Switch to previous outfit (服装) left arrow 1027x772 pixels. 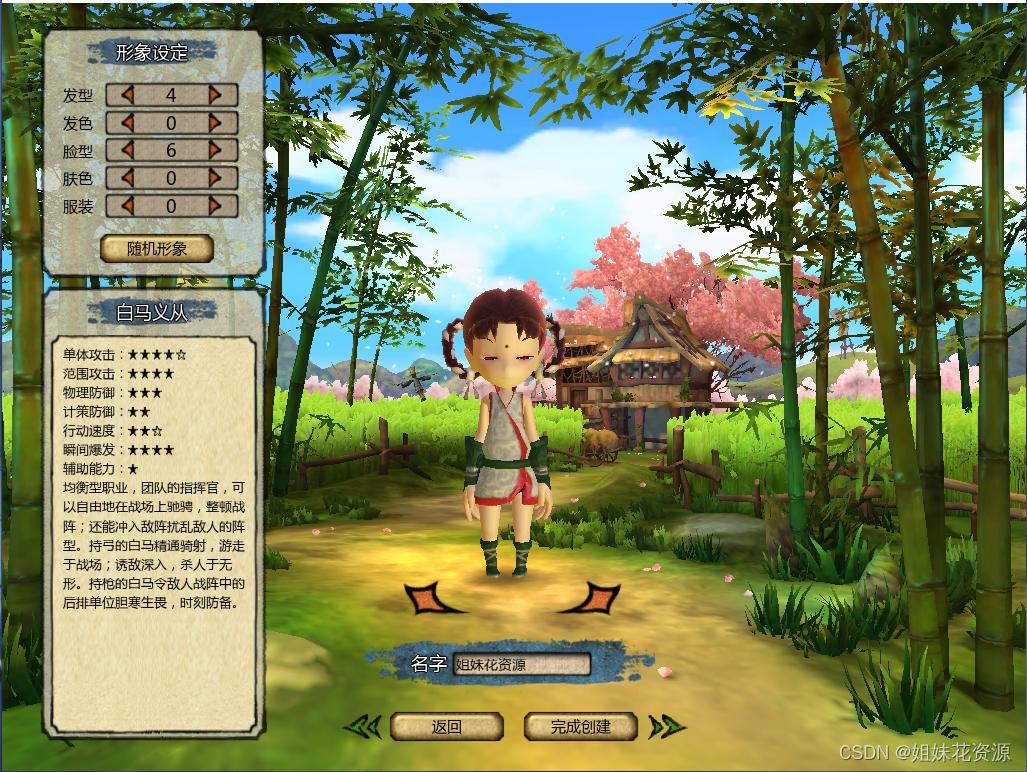(127, 206)
